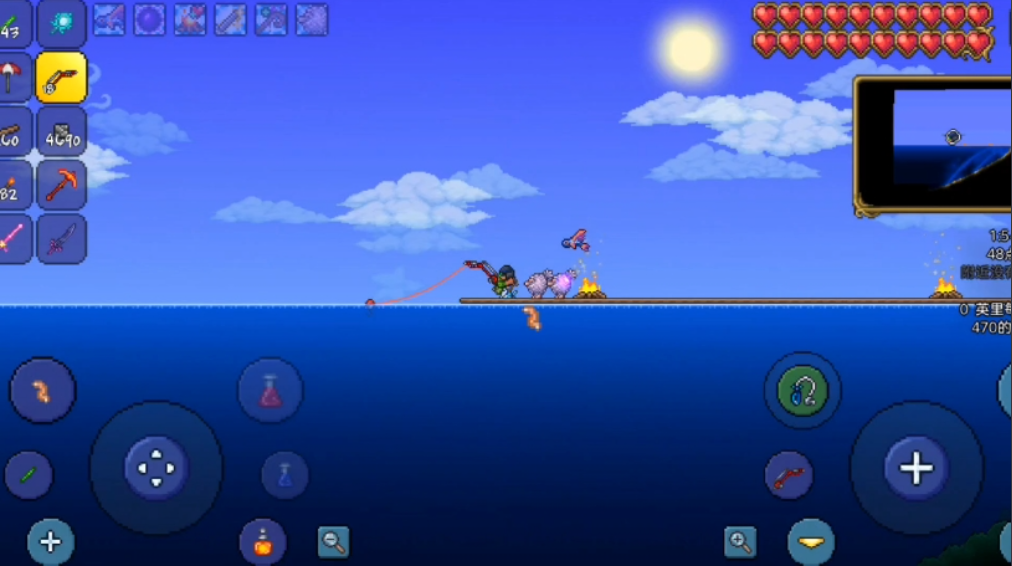Tap the aim joystick's plus button
This screenshot has height=566, width=1012.
tap(916, 467)
